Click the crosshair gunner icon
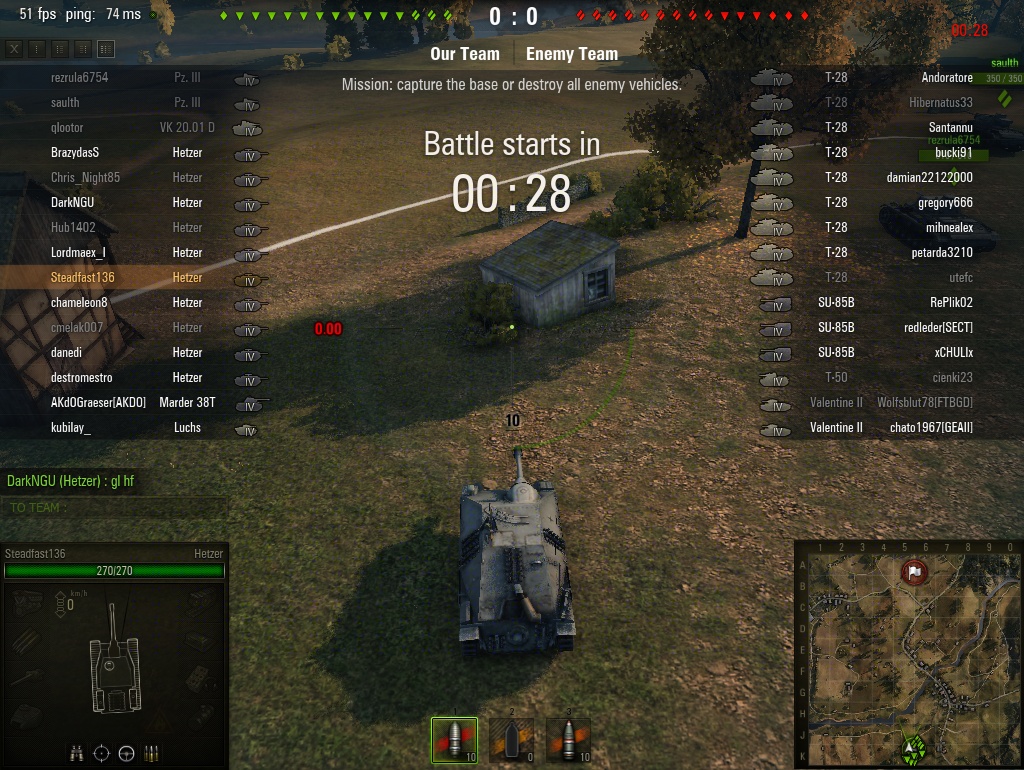Screen dimensions: 1024x770 101,753
